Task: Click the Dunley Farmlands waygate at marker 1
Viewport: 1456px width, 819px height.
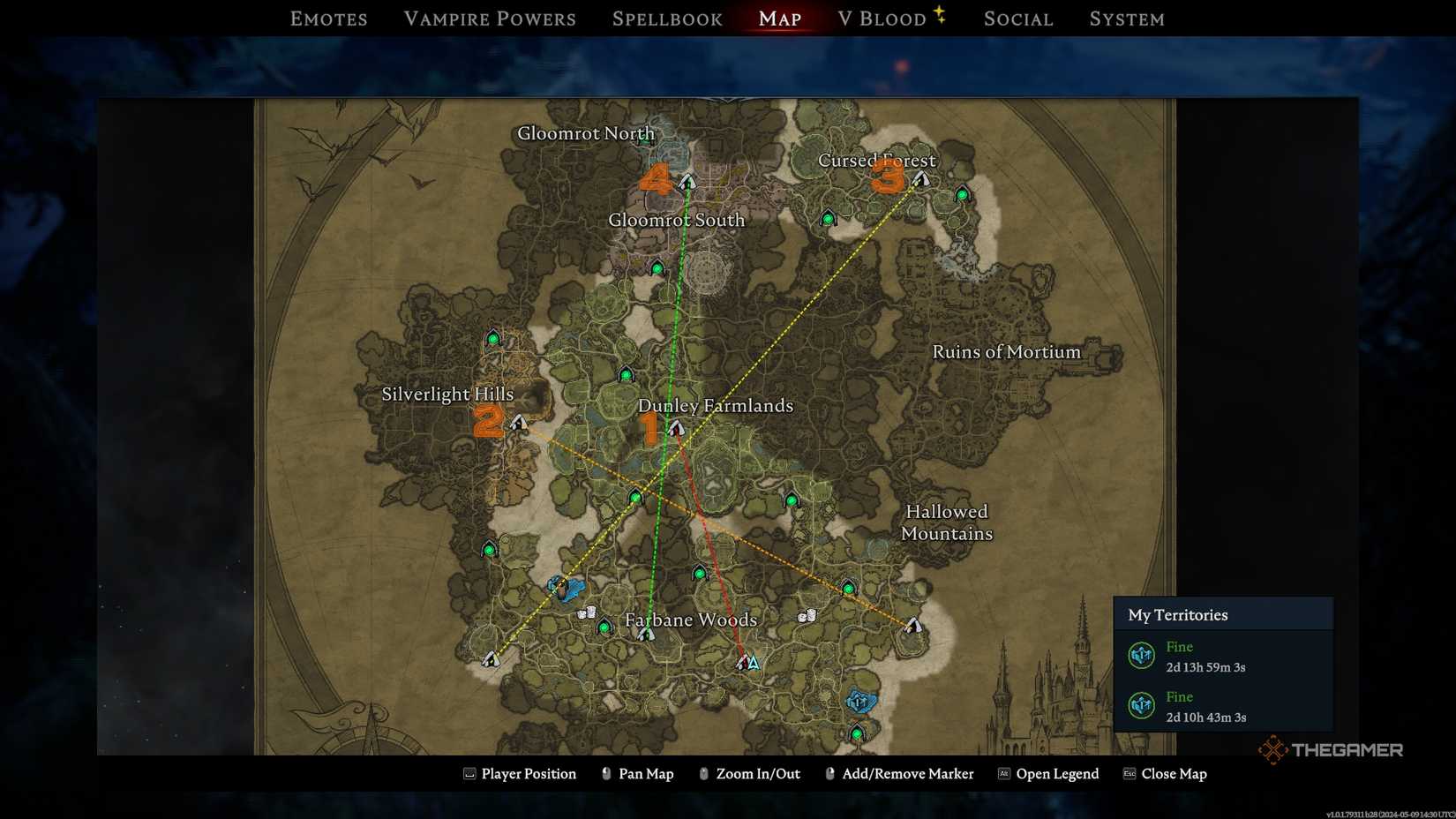Action: click(676, 426)
